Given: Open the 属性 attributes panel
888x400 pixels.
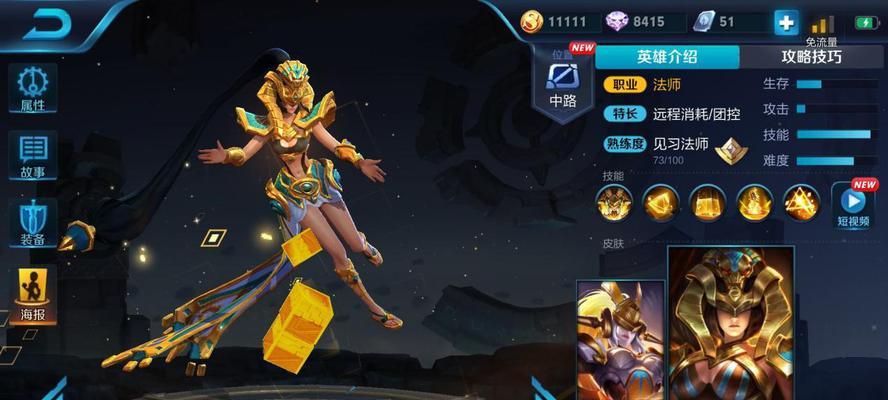Looking at the screenshot, I should pyautogui.click(x=32, y=88).
